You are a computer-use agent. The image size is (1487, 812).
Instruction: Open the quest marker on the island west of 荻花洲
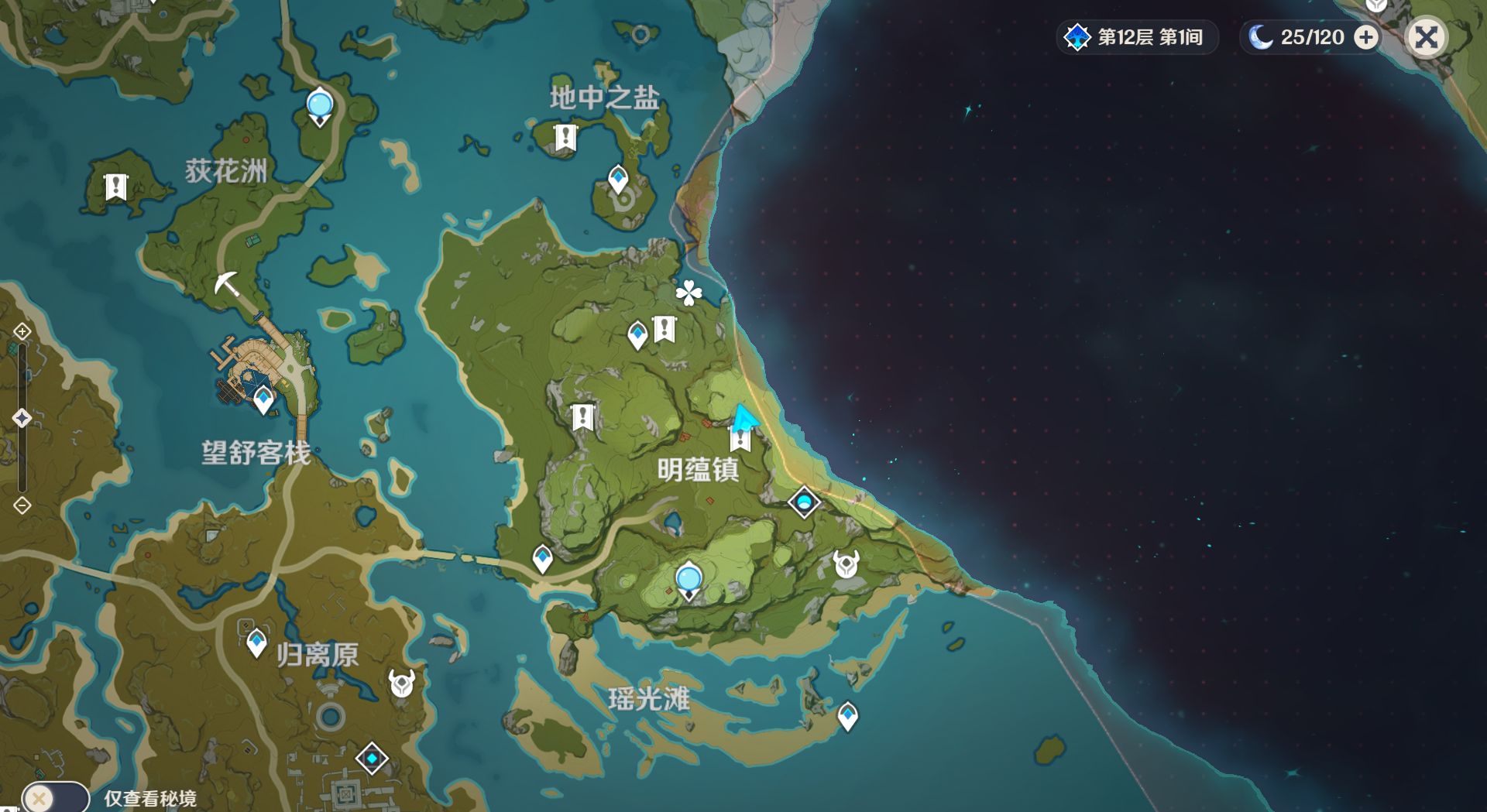[x=116, y=187]
